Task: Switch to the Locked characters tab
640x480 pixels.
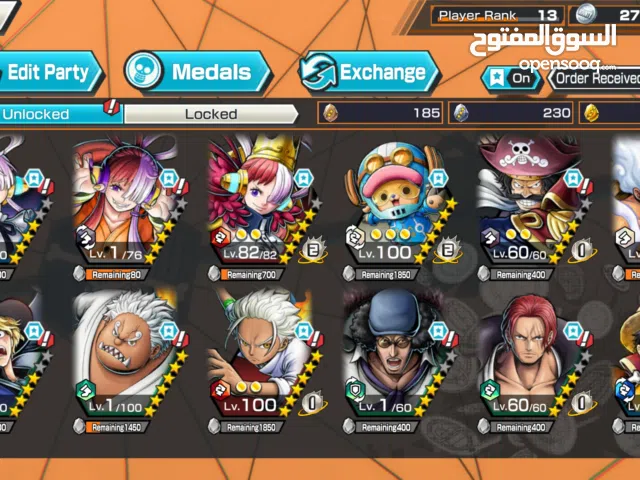Action: 210,114
